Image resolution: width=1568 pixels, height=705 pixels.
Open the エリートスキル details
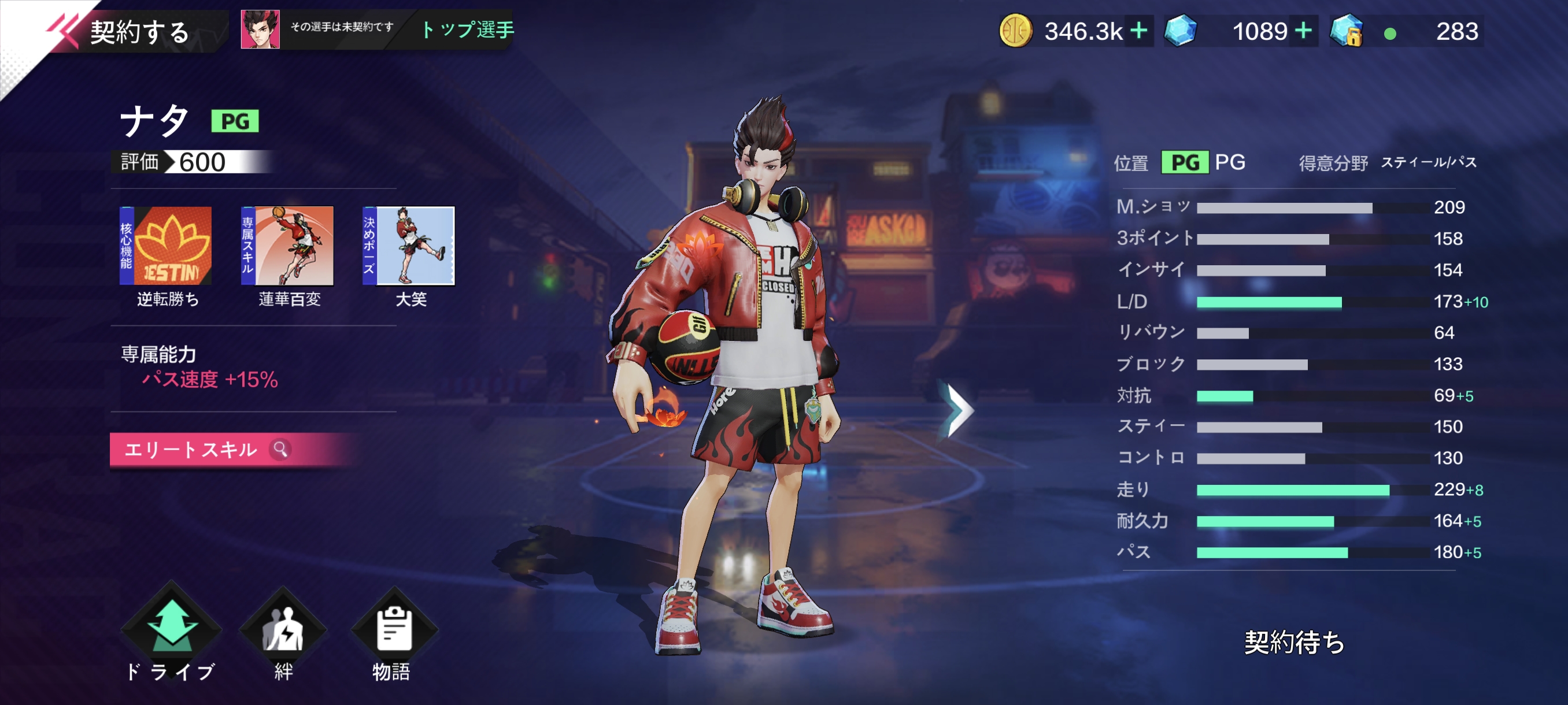coord(207,450)
